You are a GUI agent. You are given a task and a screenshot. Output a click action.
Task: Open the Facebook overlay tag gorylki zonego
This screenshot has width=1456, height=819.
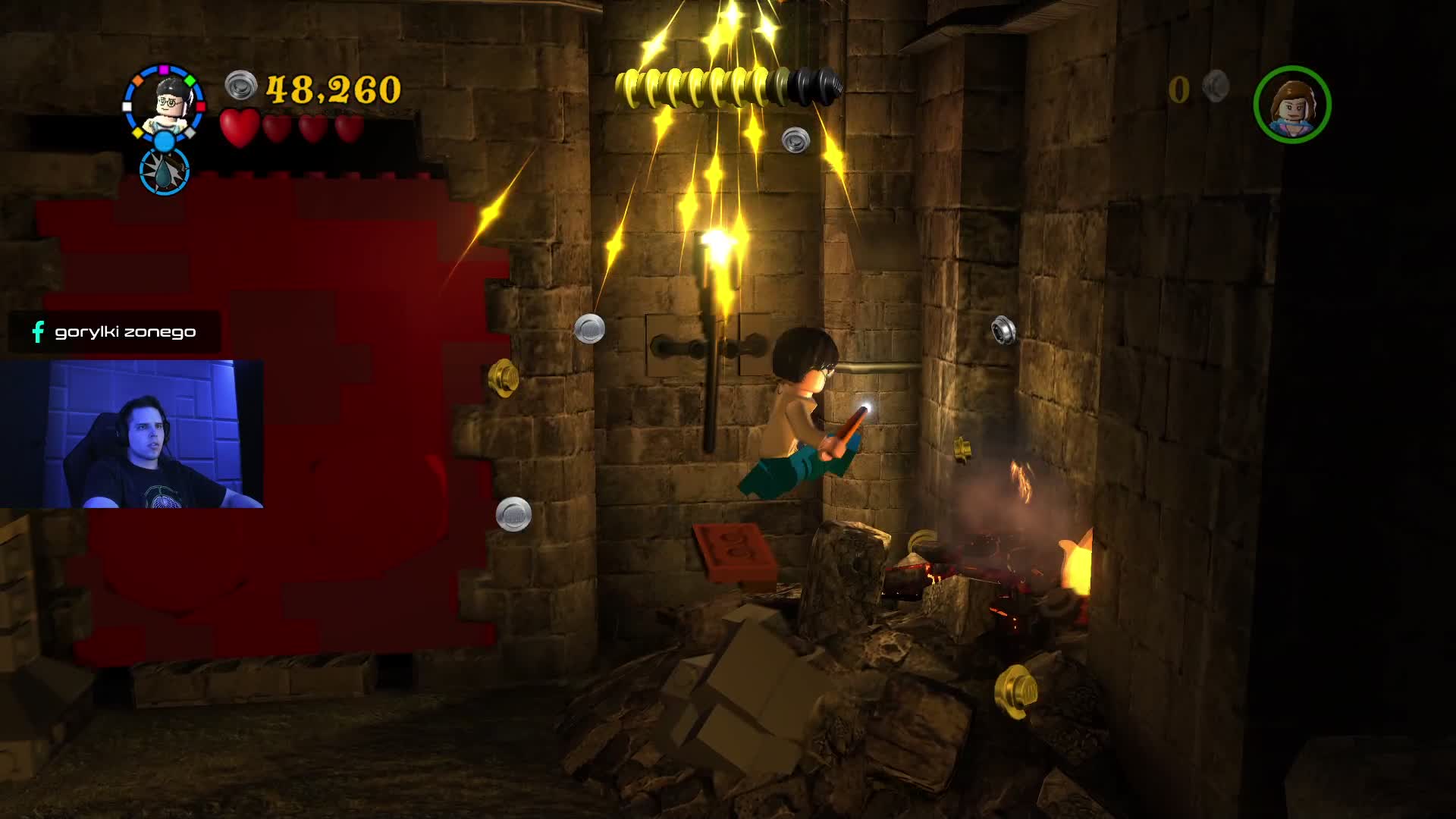115,331
